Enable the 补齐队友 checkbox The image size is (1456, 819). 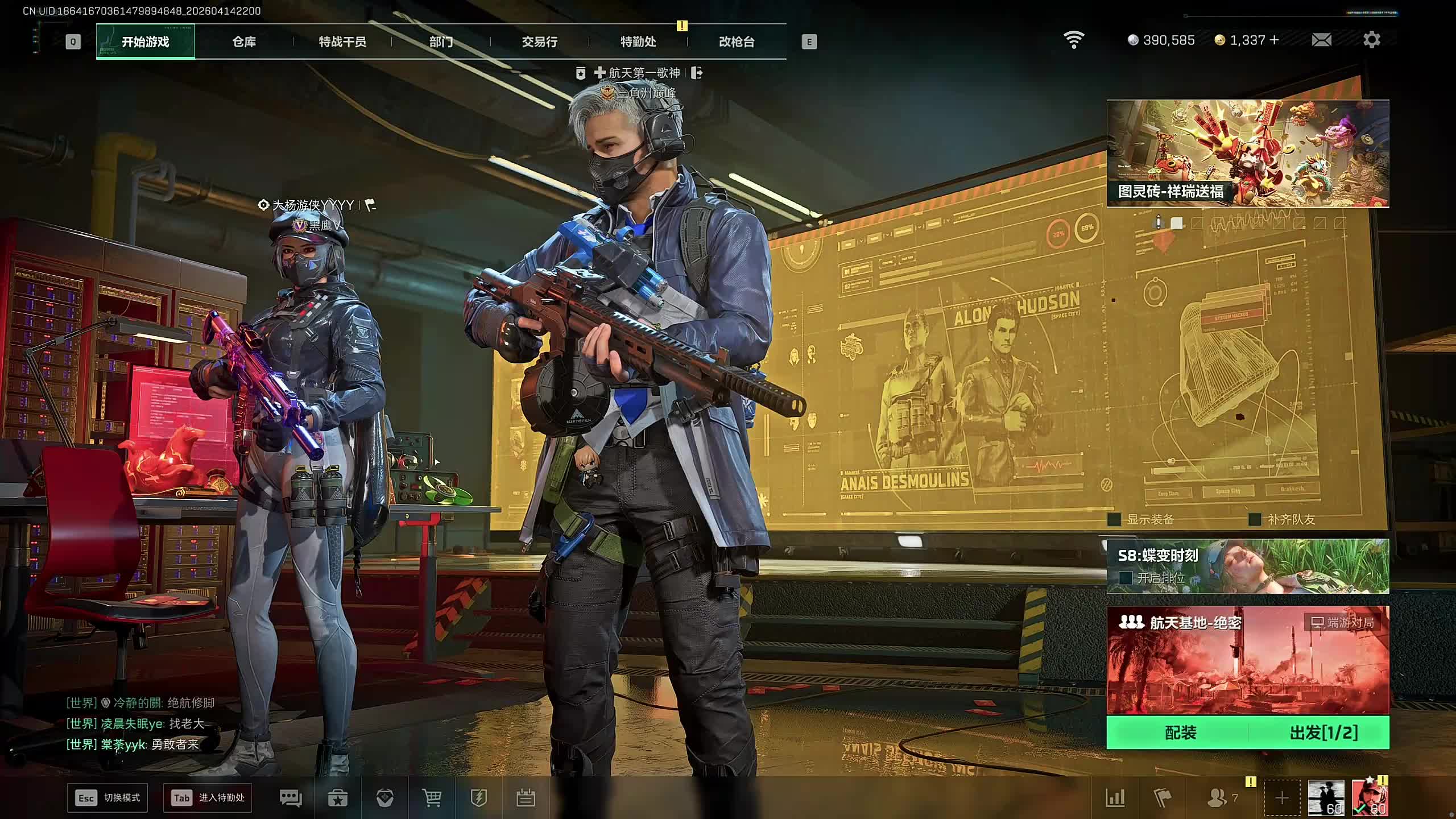[x=1255, y=519]
